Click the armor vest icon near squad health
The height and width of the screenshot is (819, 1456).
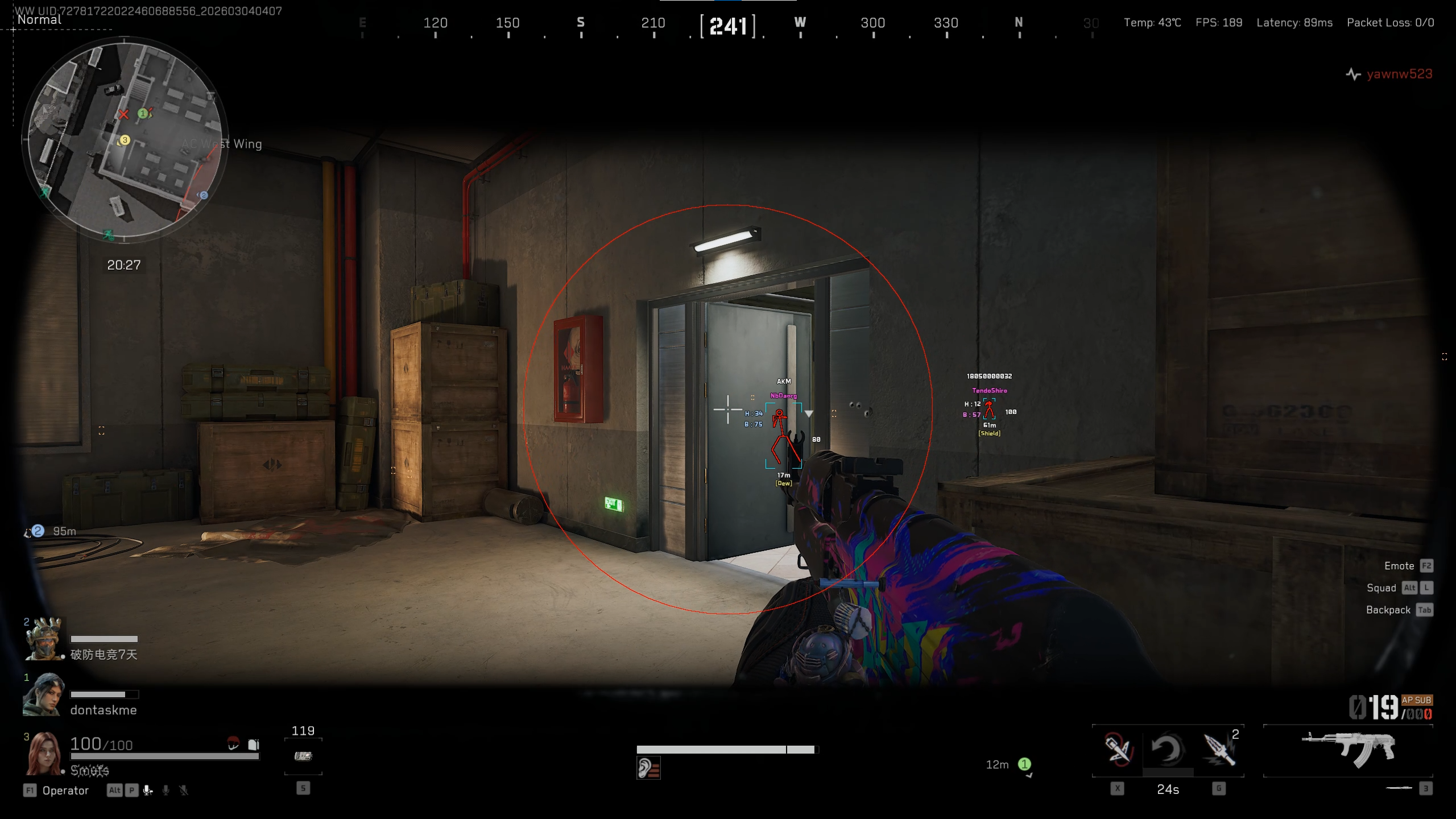[x=253, y=745]
